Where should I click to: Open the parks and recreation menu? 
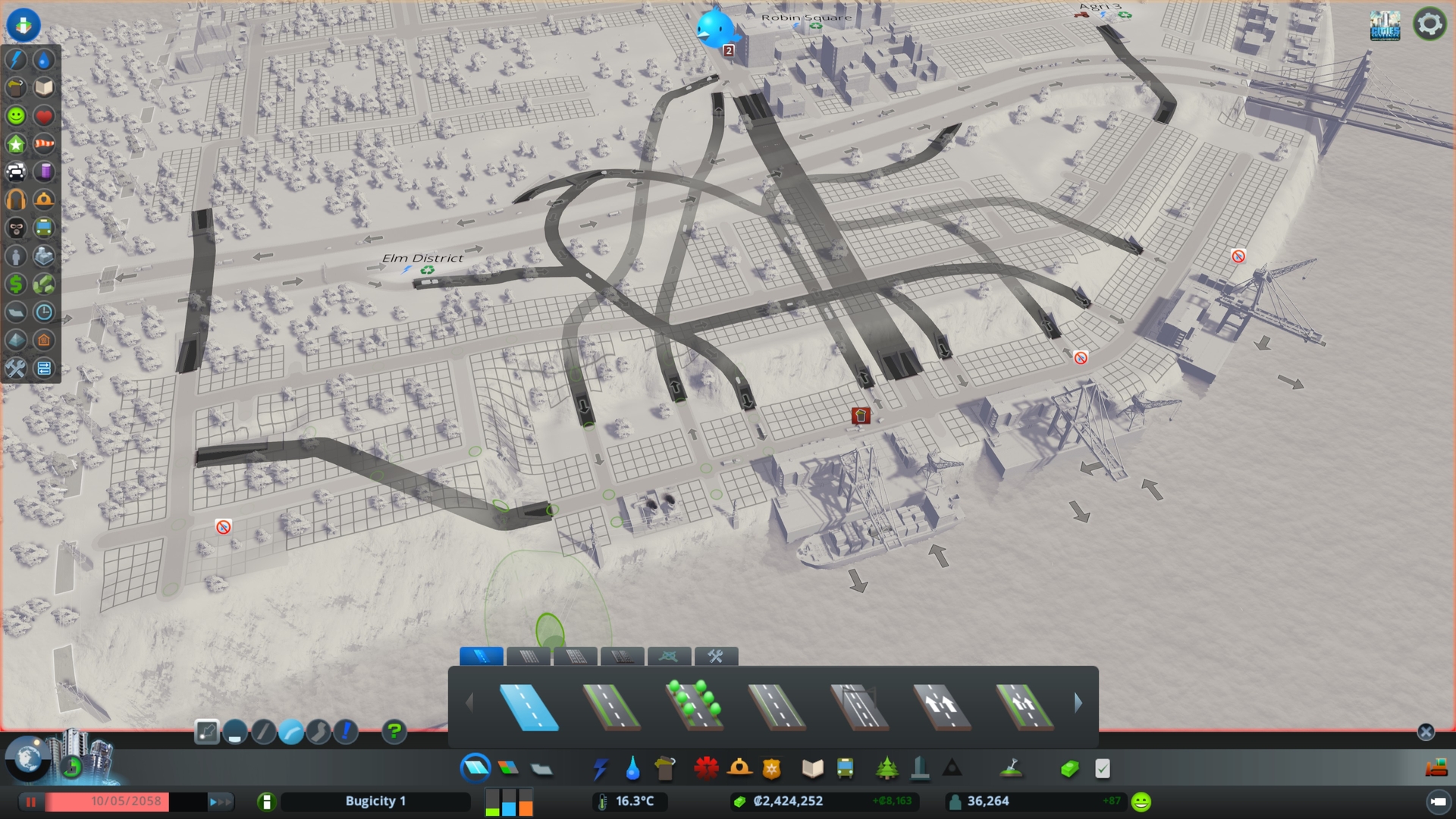[887, 768]
